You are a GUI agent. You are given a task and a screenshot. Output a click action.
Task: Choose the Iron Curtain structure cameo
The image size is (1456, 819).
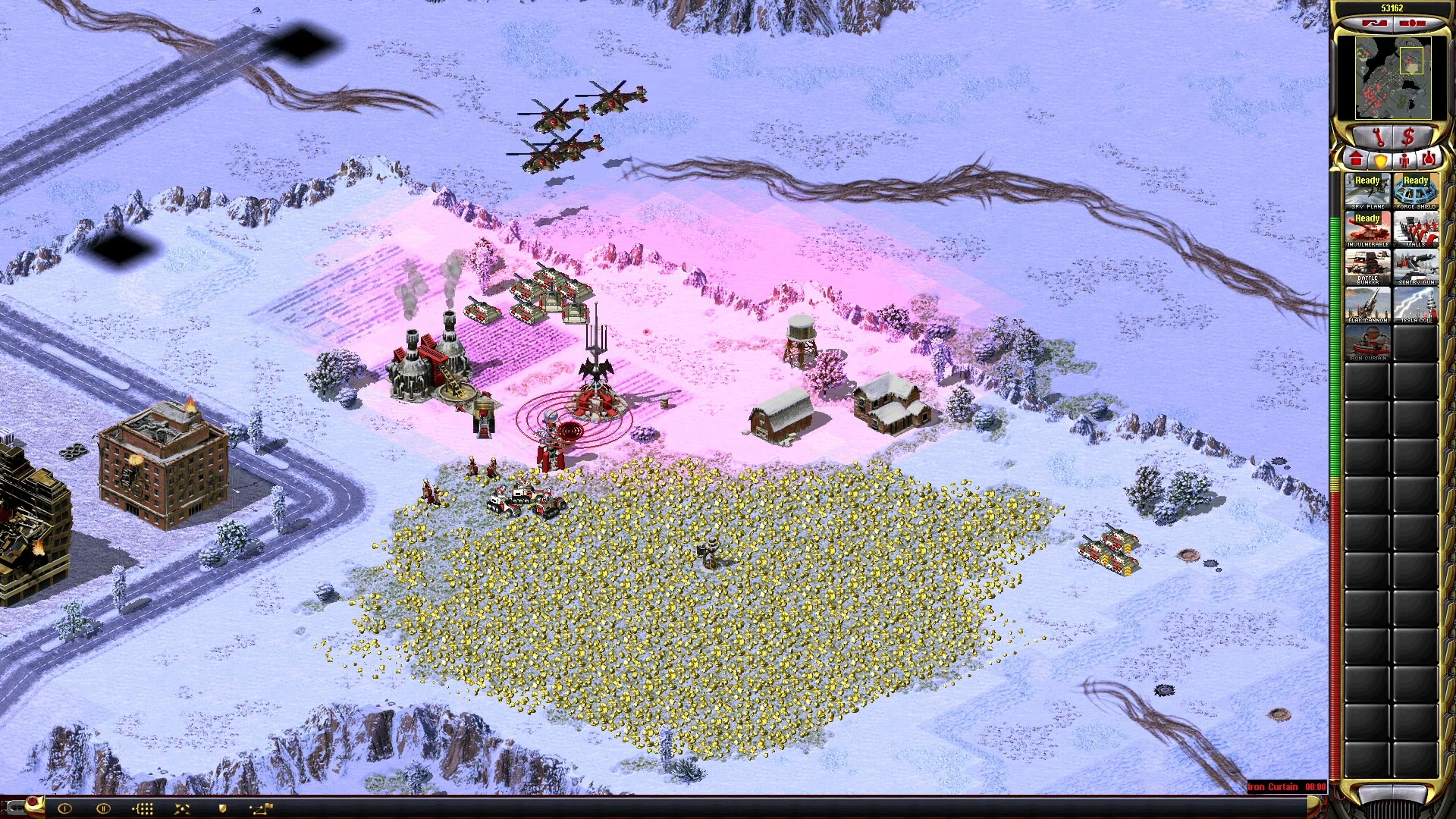1367,342
